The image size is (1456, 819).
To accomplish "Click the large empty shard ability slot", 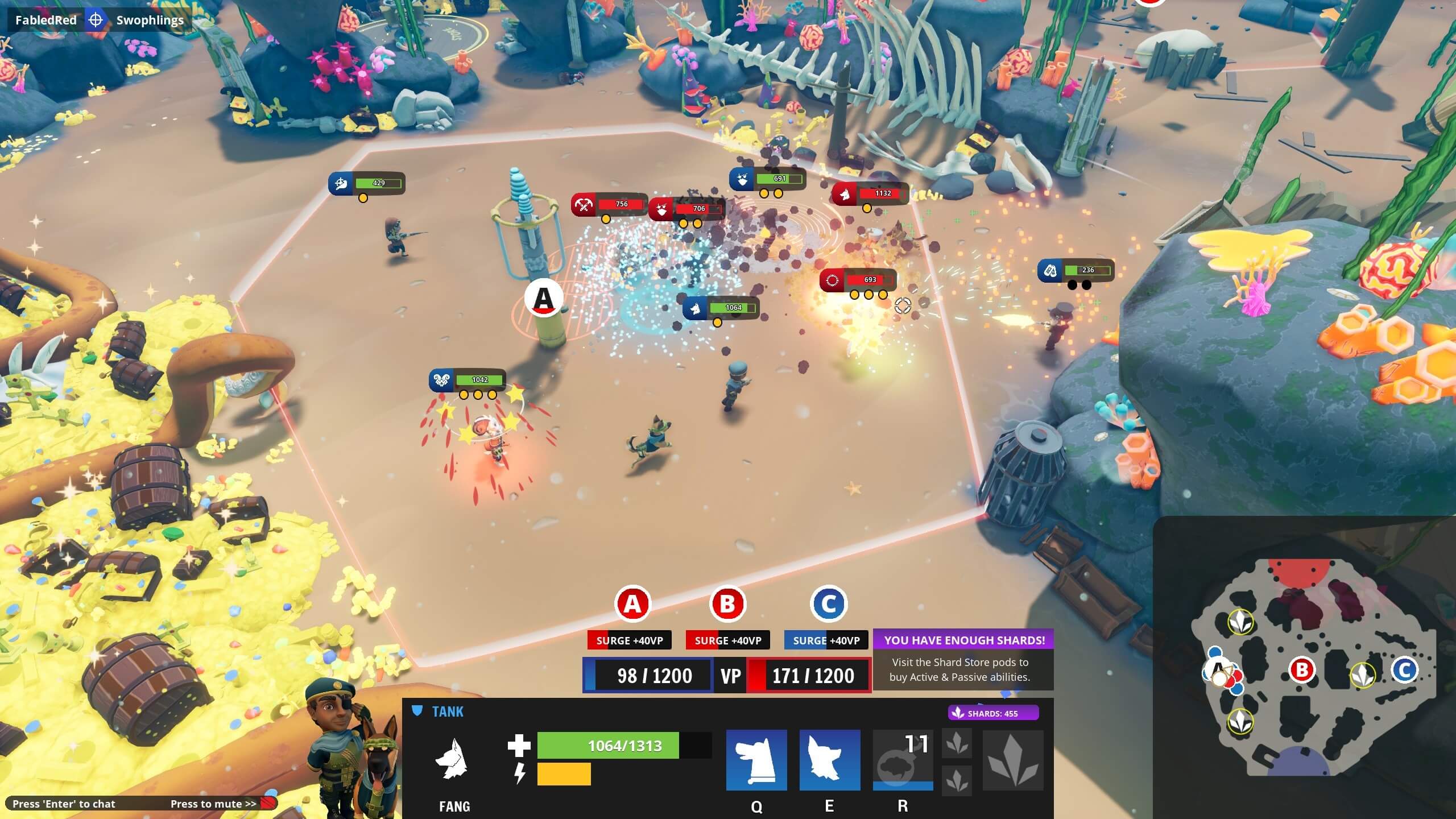I will [x=1013, y=760].
